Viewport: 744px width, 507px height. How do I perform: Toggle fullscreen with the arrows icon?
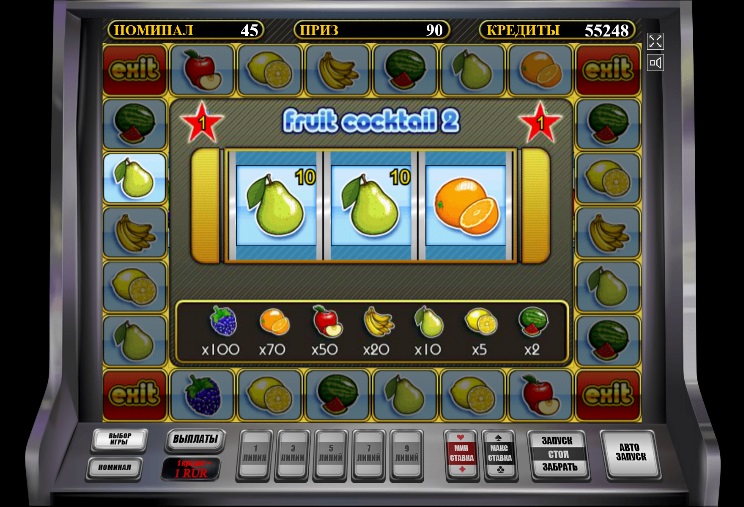point(656,41)
